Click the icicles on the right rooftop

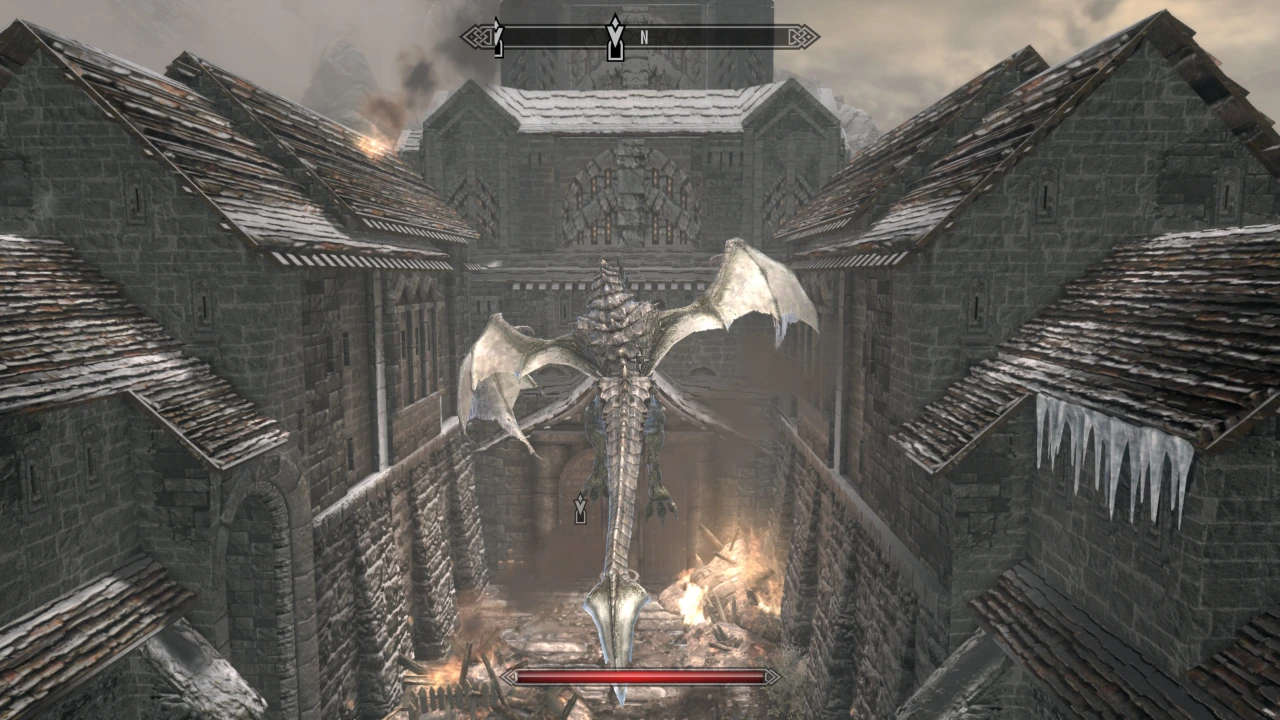point(1100,450)
